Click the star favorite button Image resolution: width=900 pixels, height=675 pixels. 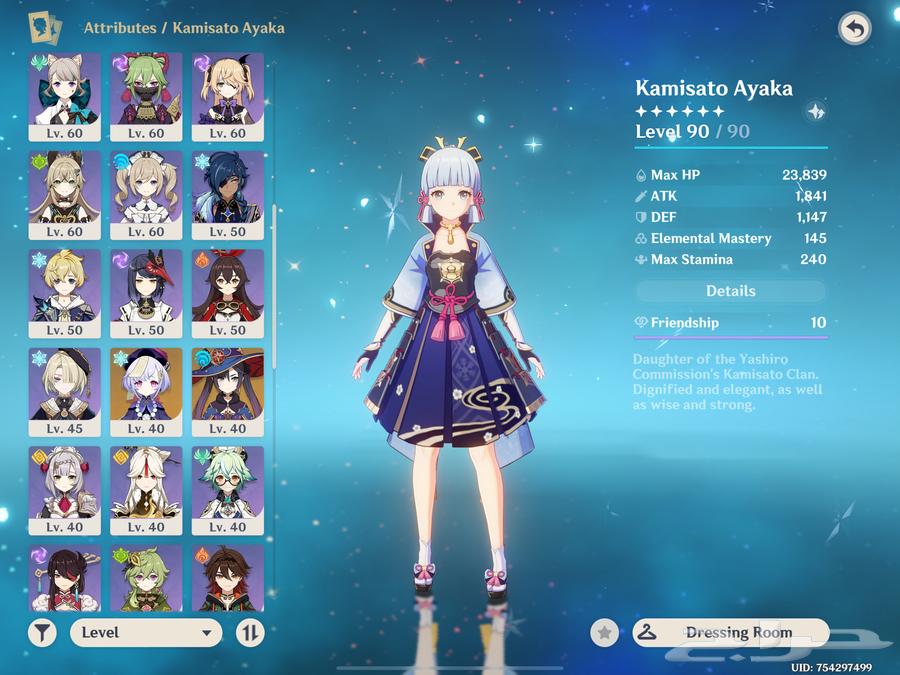click(x=604, y=632)
